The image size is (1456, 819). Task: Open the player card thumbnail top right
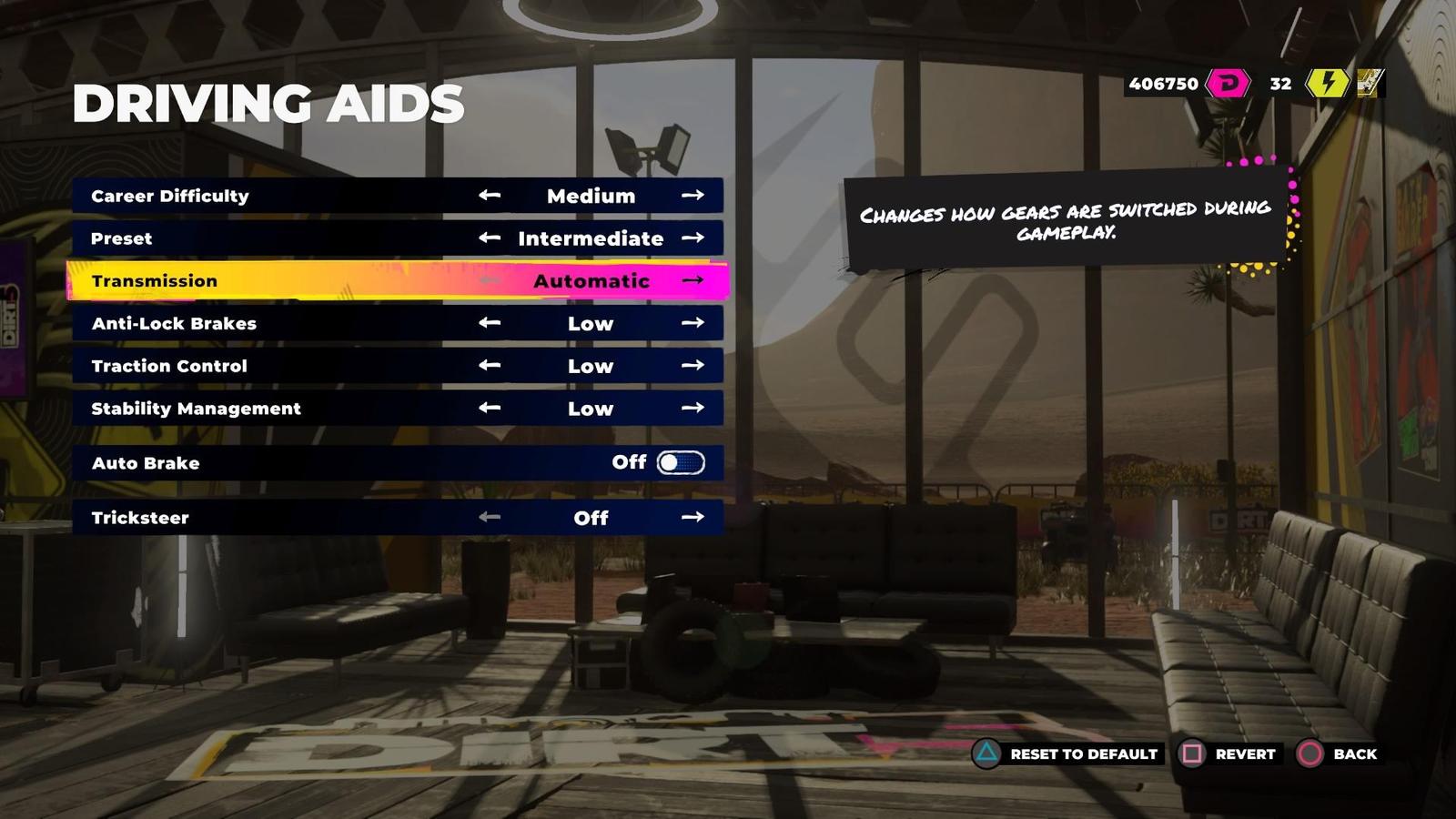1370,84
